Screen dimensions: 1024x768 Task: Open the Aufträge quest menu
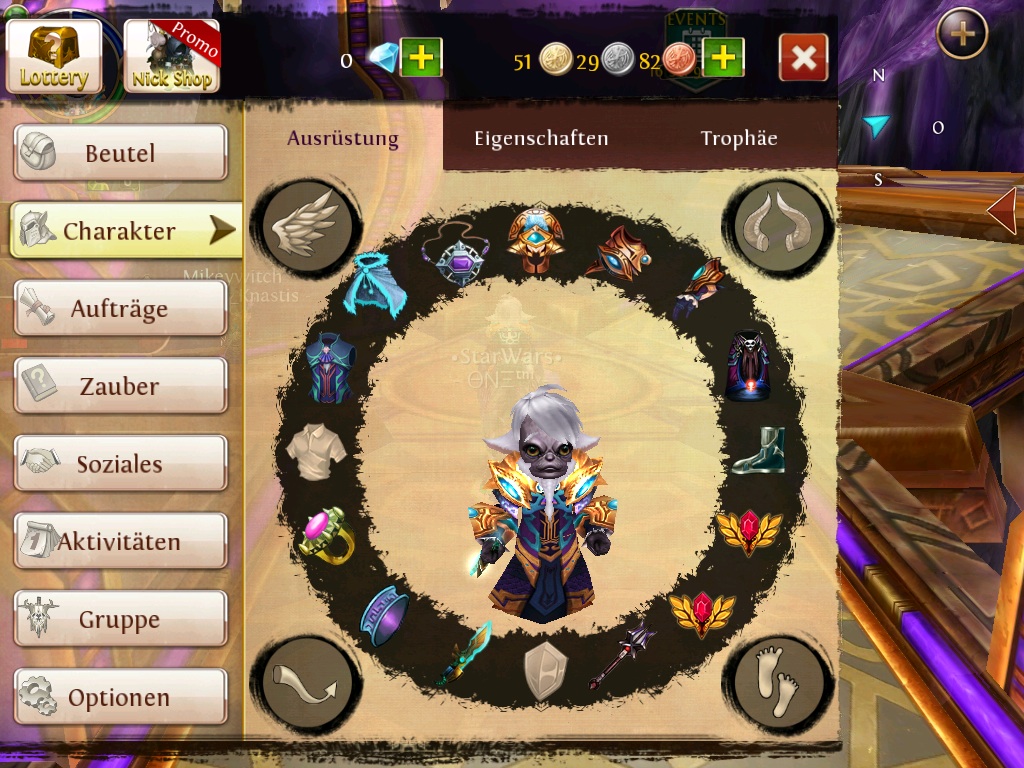120,309
